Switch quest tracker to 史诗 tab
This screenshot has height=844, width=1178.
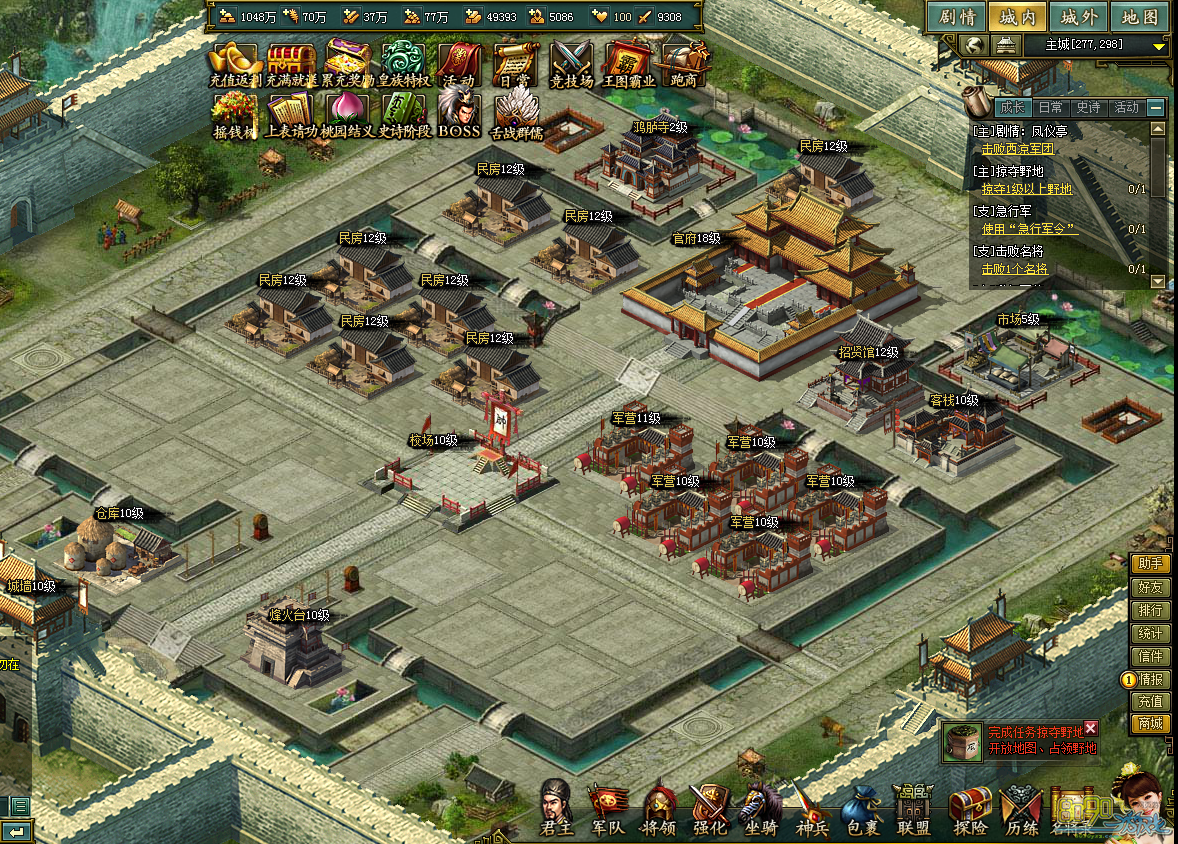(1087, 107)
